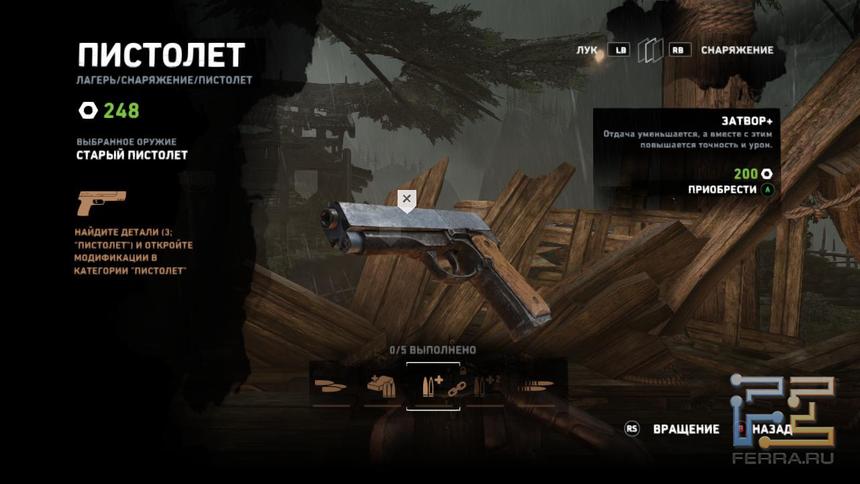Select the highlighted two-bullets-plus upgrade slot

click(432, 385)
